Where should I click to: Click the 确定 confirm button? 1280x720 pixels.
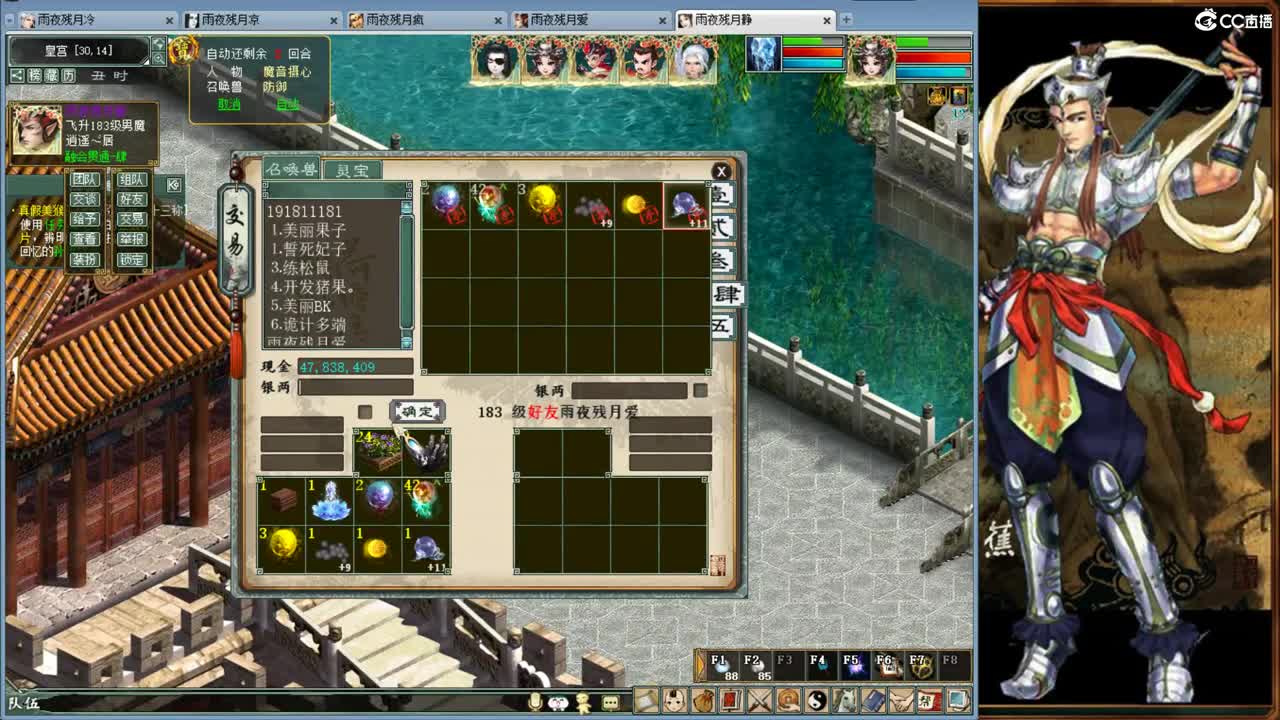click(x=416, y=411)
